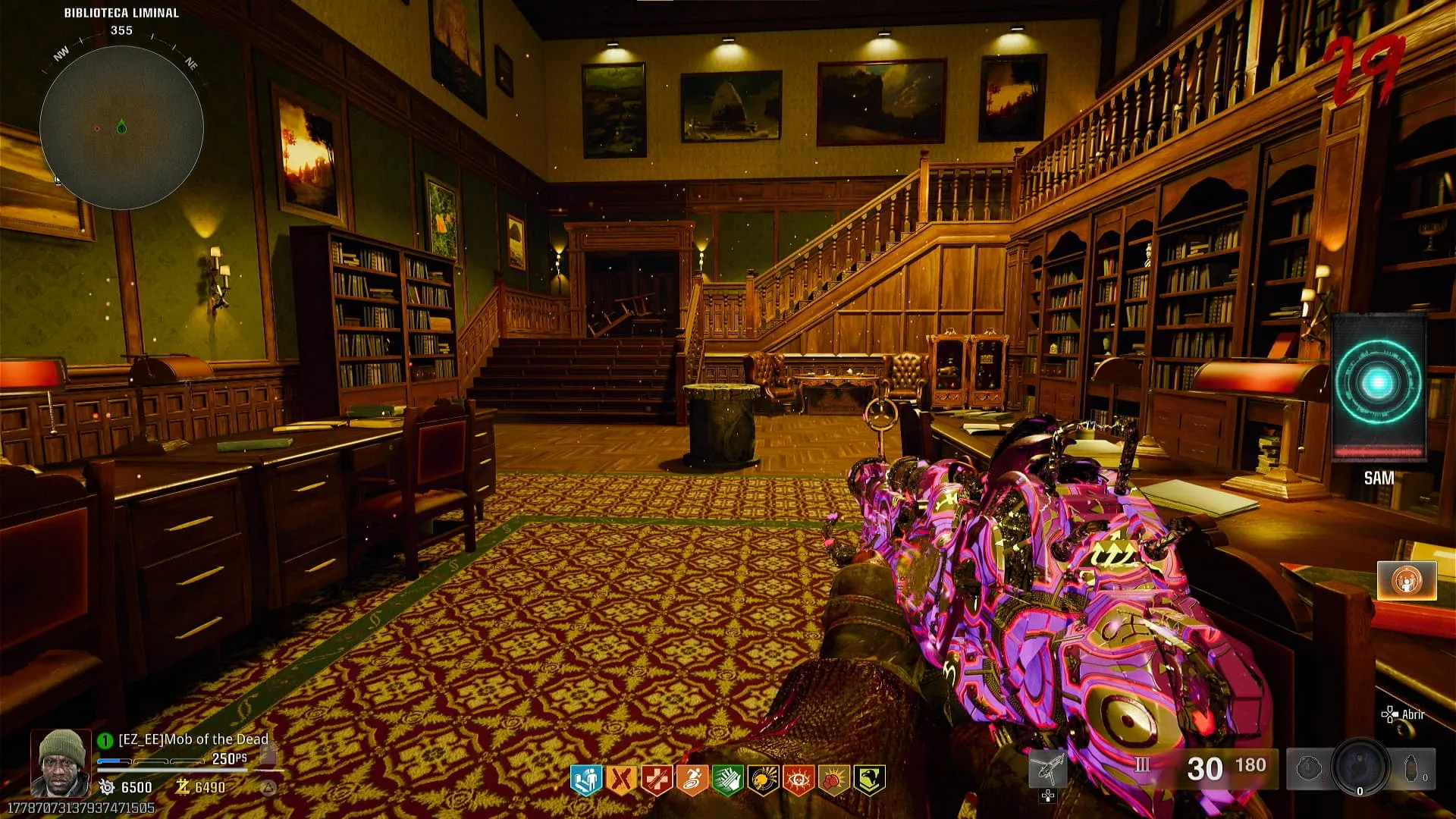Viewport: 1456px width, 819px height.
Task: Click the circular minimap
Action: point(121,127)
